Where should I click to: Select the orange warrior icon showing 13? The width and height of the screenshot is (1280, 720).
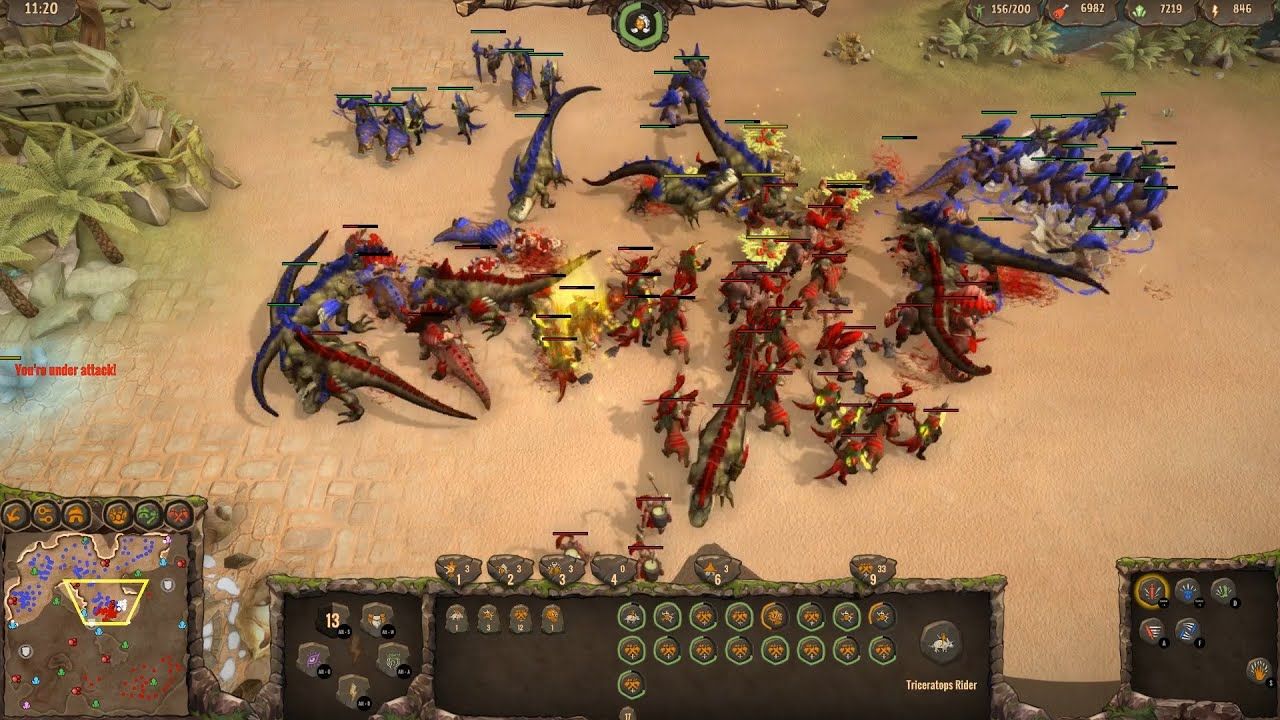click(x=331, y=621)
